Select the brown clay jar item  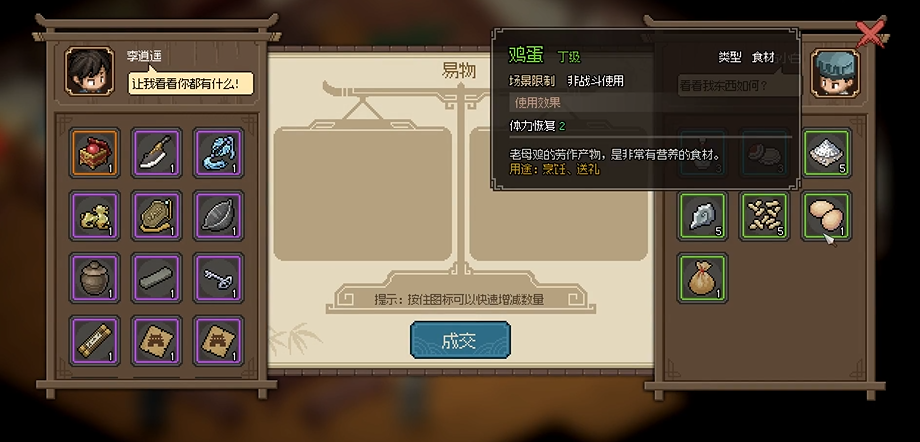tap(94, 277)
